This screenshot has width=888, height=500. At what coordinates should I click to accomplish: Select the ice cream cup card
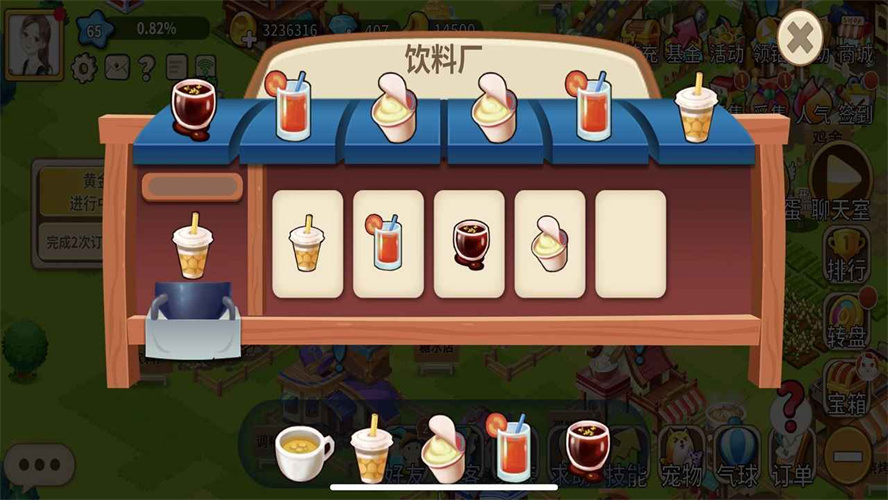click(550, 244)
